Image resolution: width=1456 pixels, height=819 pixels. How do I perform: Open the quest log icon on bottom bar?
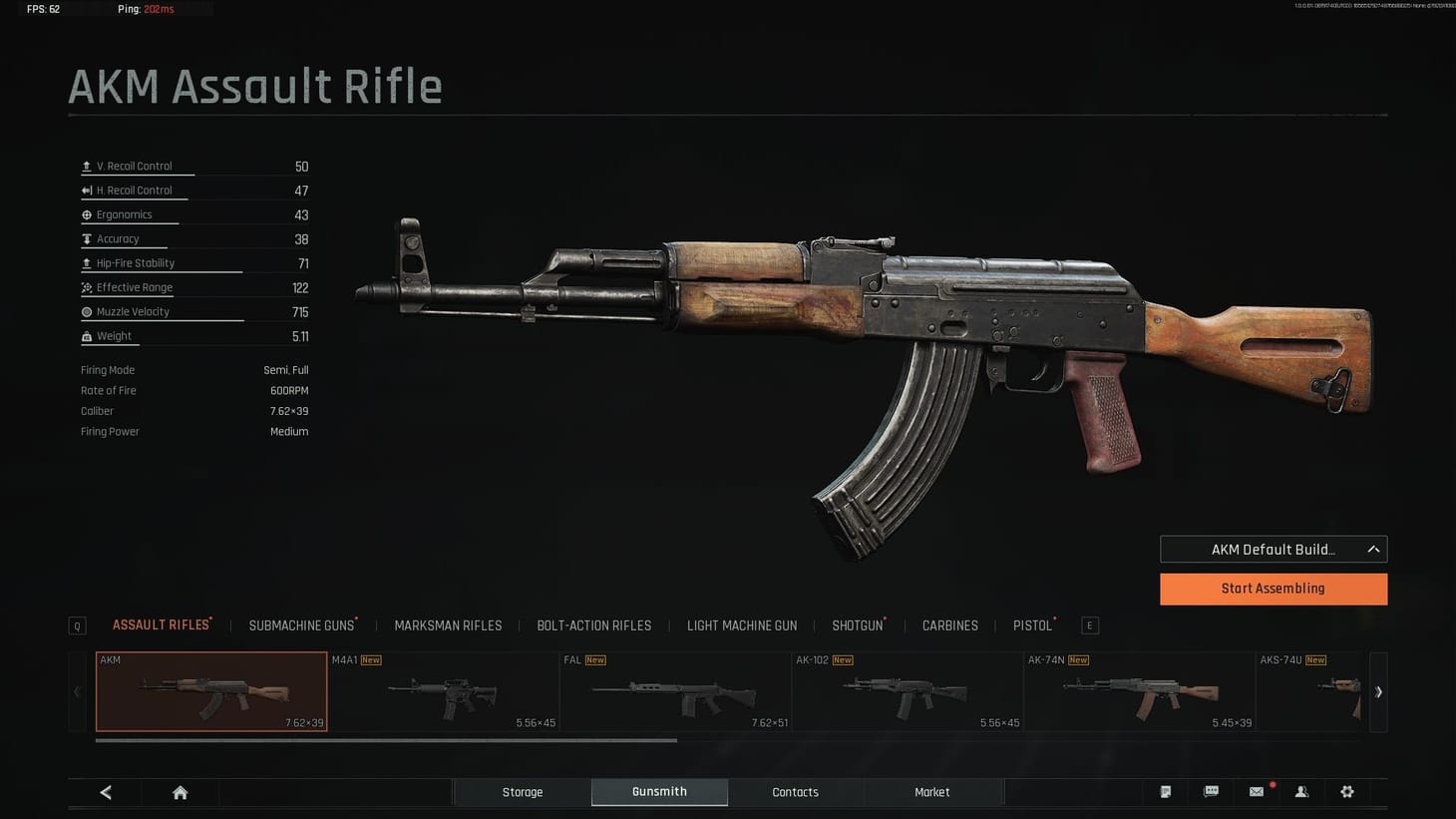pyautogui.click(x=1165, y=791)
